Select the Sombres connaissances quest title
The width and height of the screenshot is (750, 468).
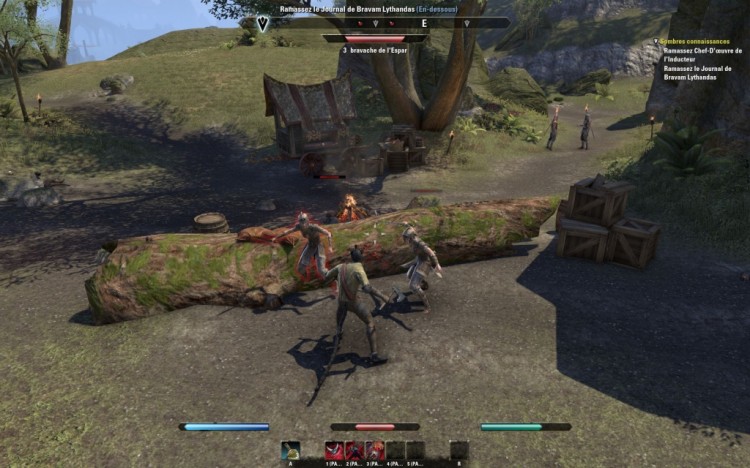695,41
